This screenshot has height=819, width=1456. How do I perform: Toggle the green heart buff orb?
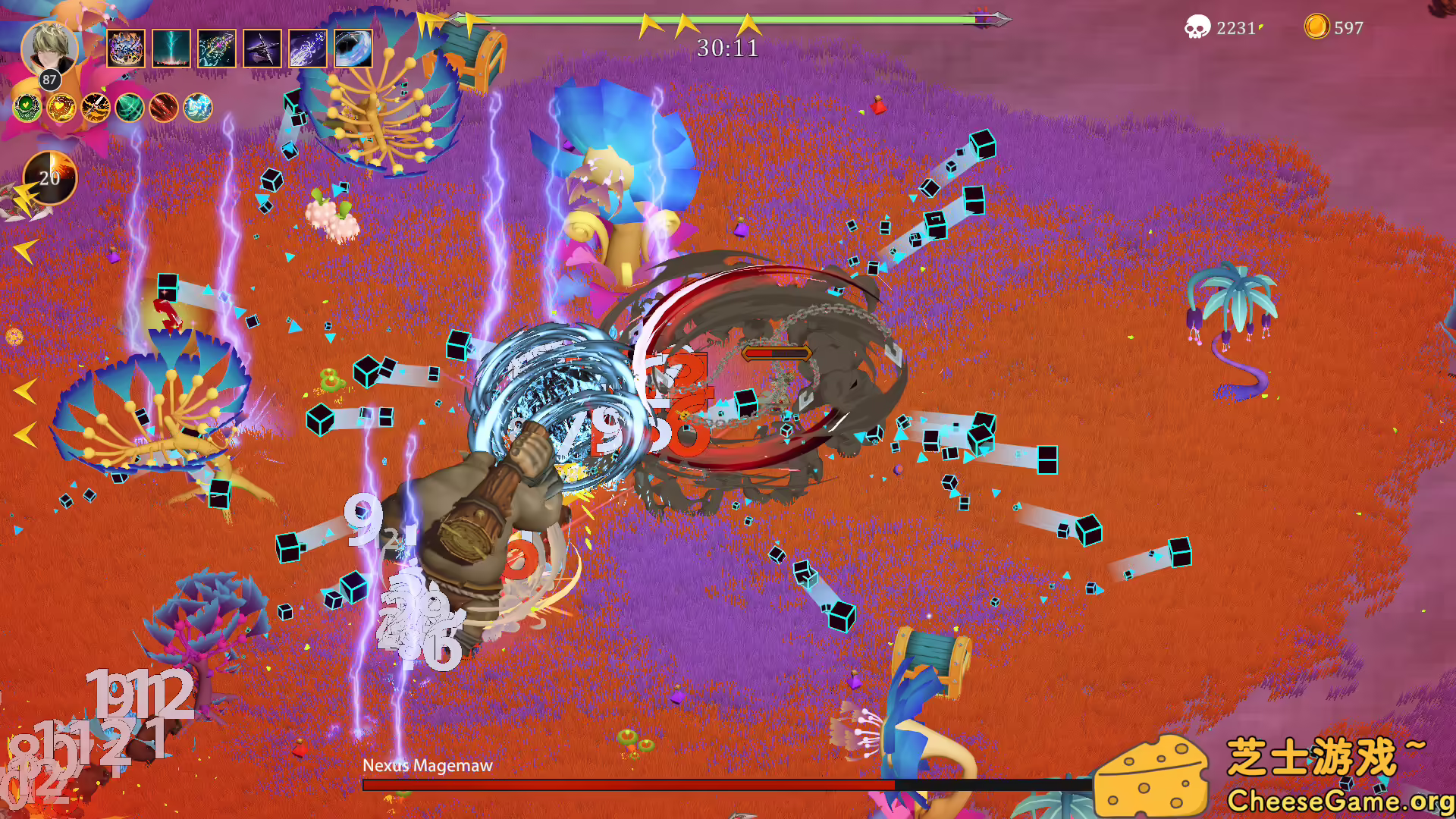(x=27, y=108)
